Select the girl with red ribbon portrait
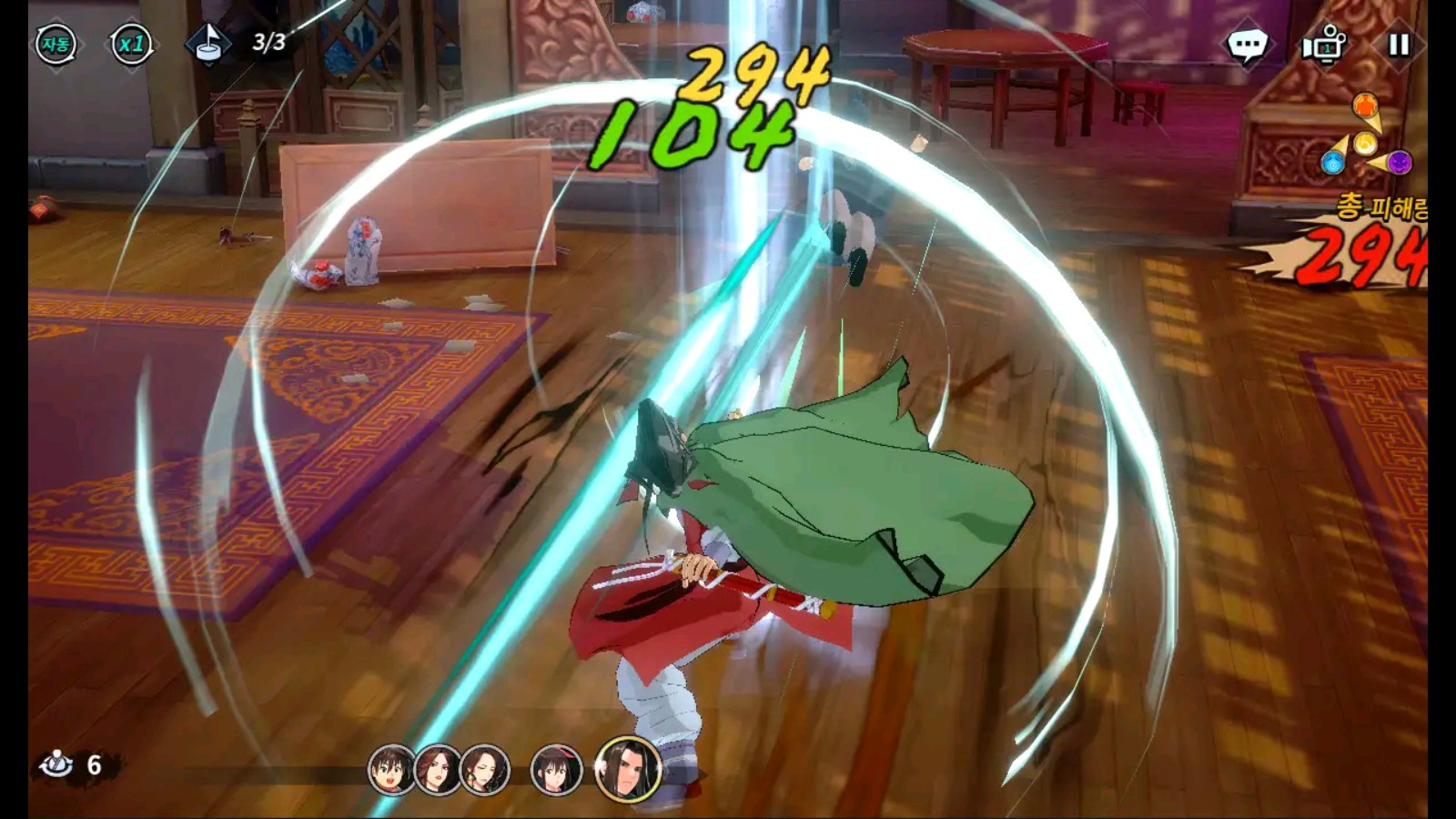 (x=555, y=769)
